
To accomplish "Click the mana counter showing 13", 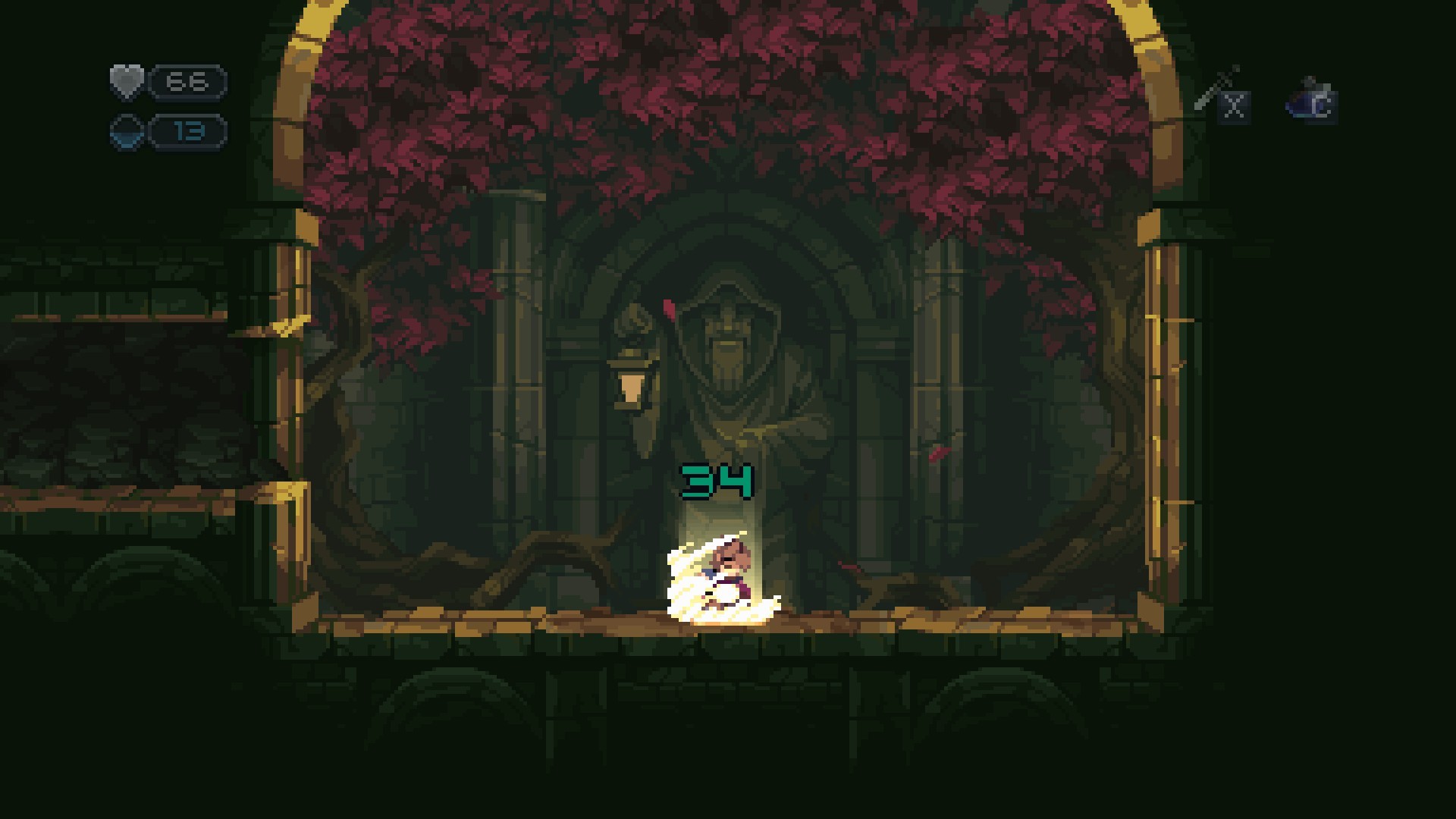I will click(187, 130).
